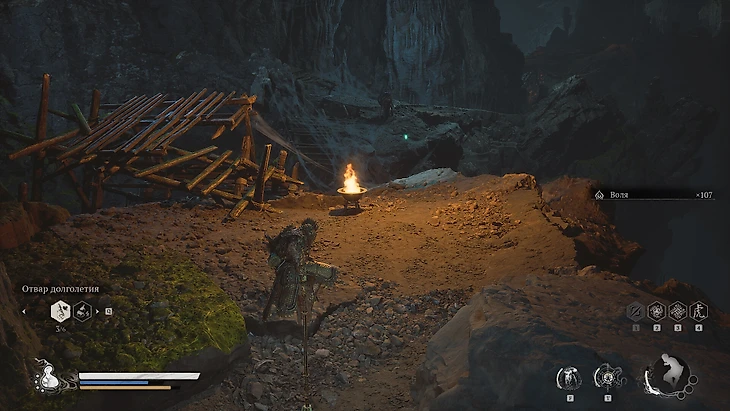Use the vessel ornament circular icon

tap(607, 377)
